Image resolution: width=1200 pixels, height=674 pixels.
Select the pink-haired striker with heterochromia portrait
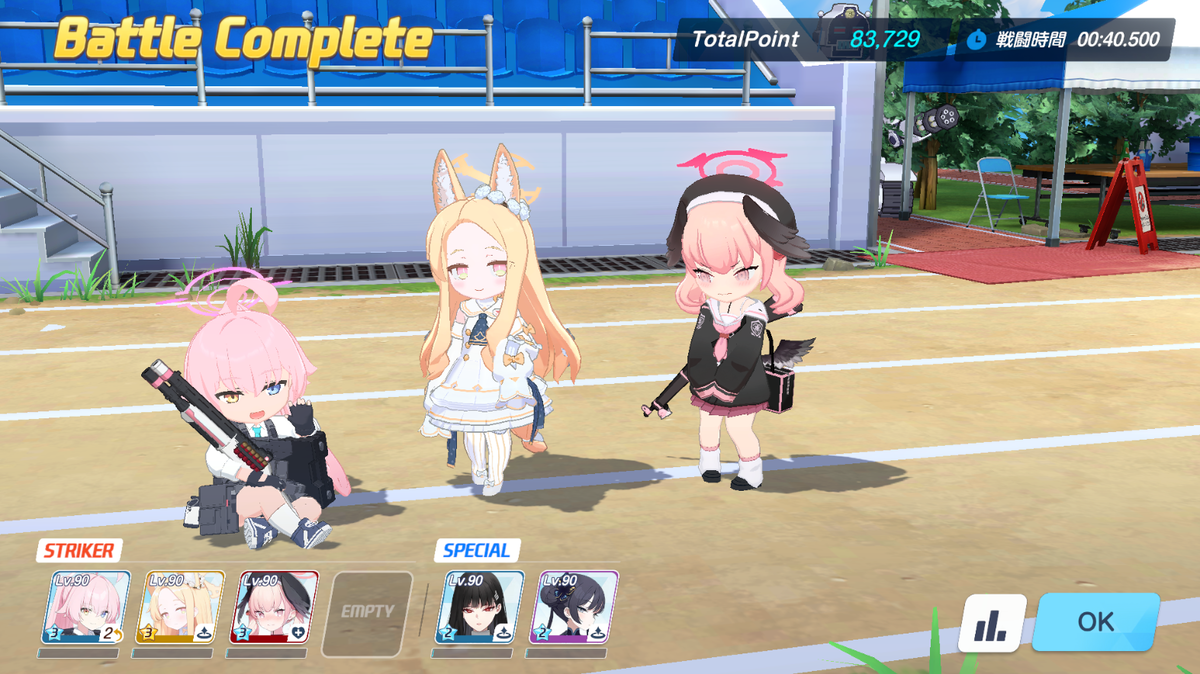pyautogui.click(x=86, y=607)
